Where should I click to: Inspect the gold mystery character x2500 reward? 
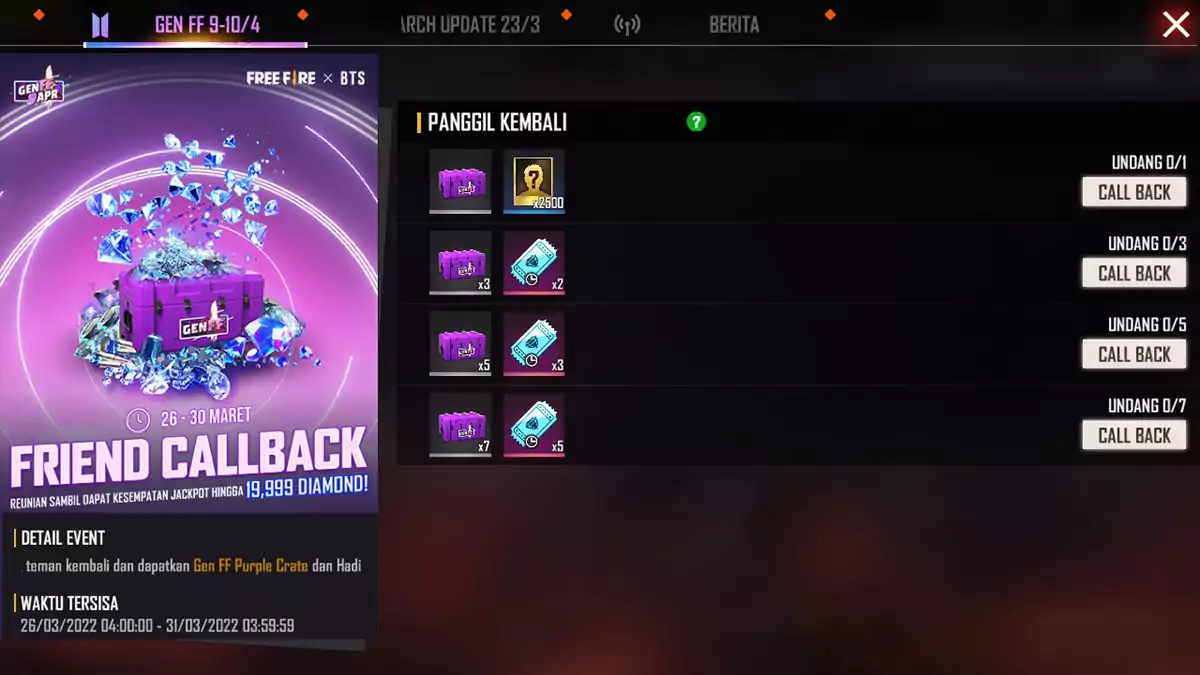coord(534,181)
